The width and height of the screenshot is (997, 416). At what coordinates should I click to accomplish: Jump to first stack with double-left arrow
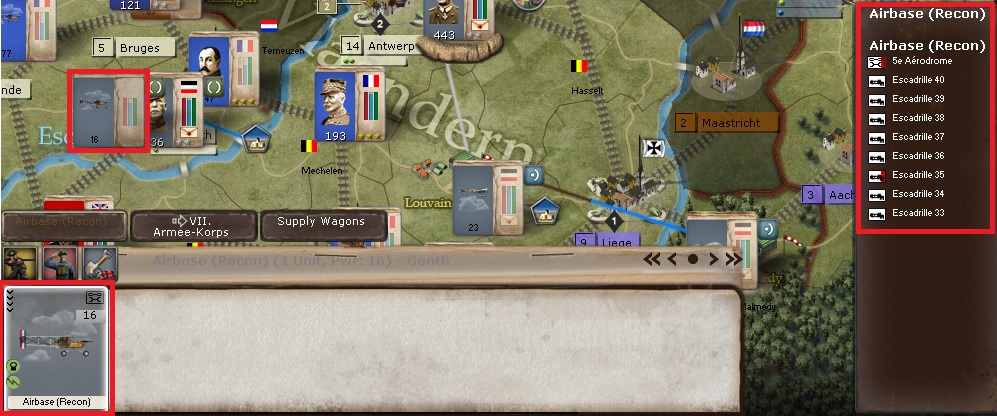pyautogui.click(x=653, y=259)
